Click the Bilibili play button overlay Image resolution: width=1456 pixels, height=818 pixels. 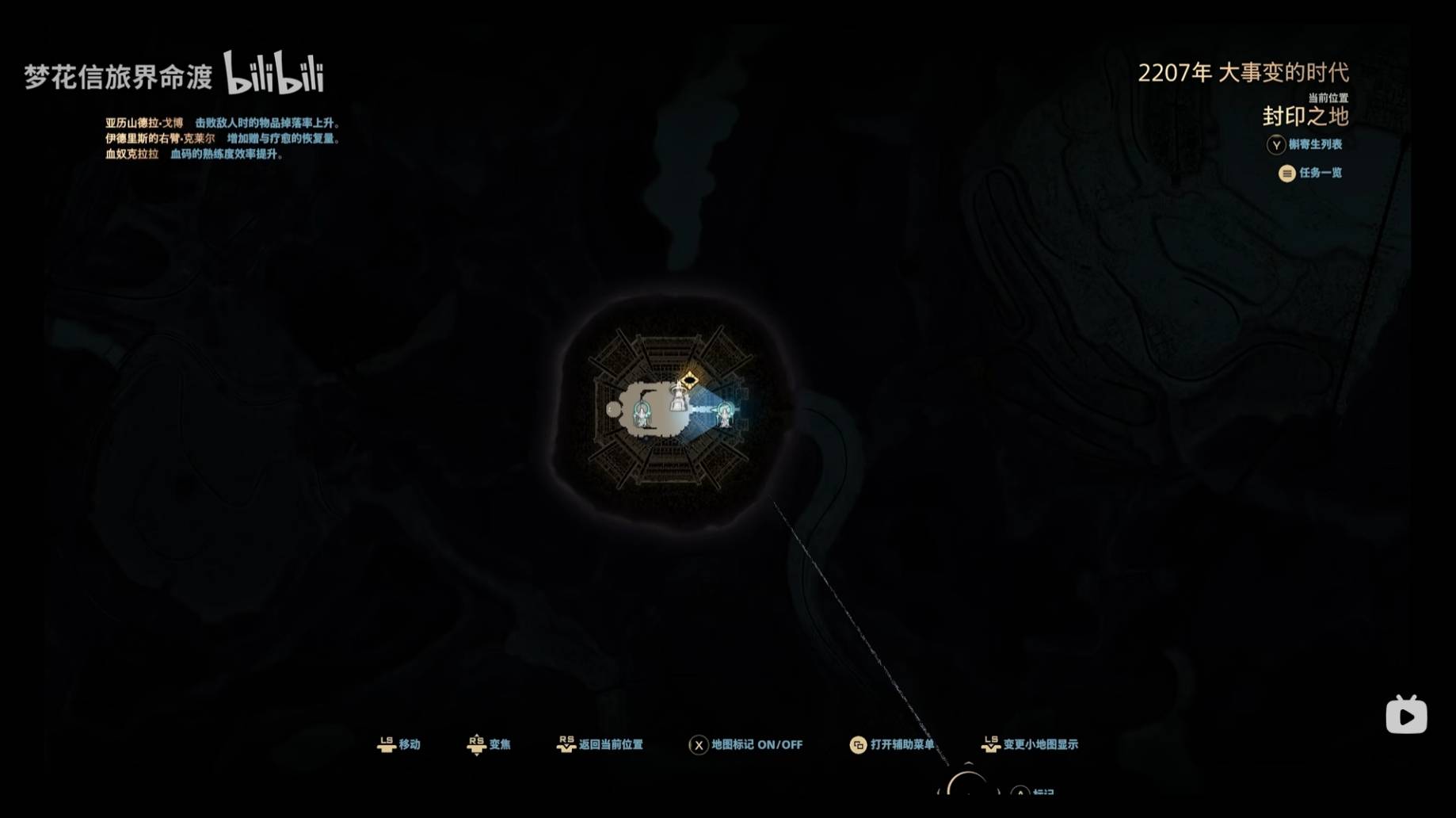(1406, 716)
